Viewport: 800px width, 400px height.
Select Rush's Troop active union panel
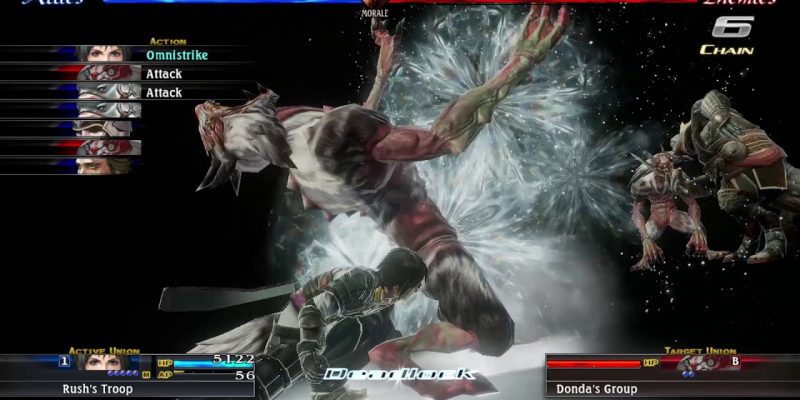[127, 388]
